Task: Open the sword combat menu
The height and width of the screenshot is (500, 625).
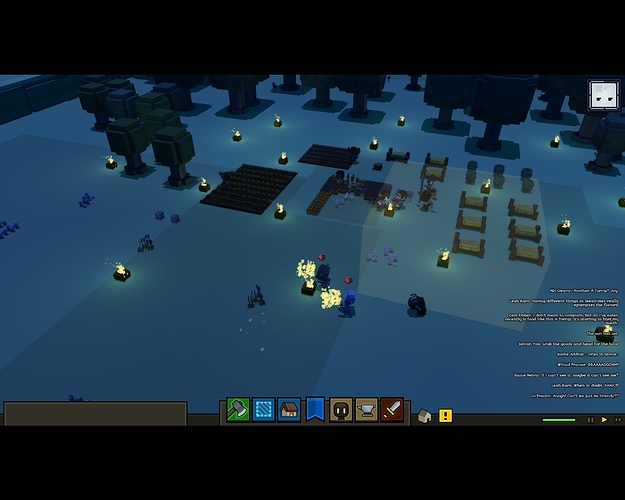Action: [x=392, y=410]
